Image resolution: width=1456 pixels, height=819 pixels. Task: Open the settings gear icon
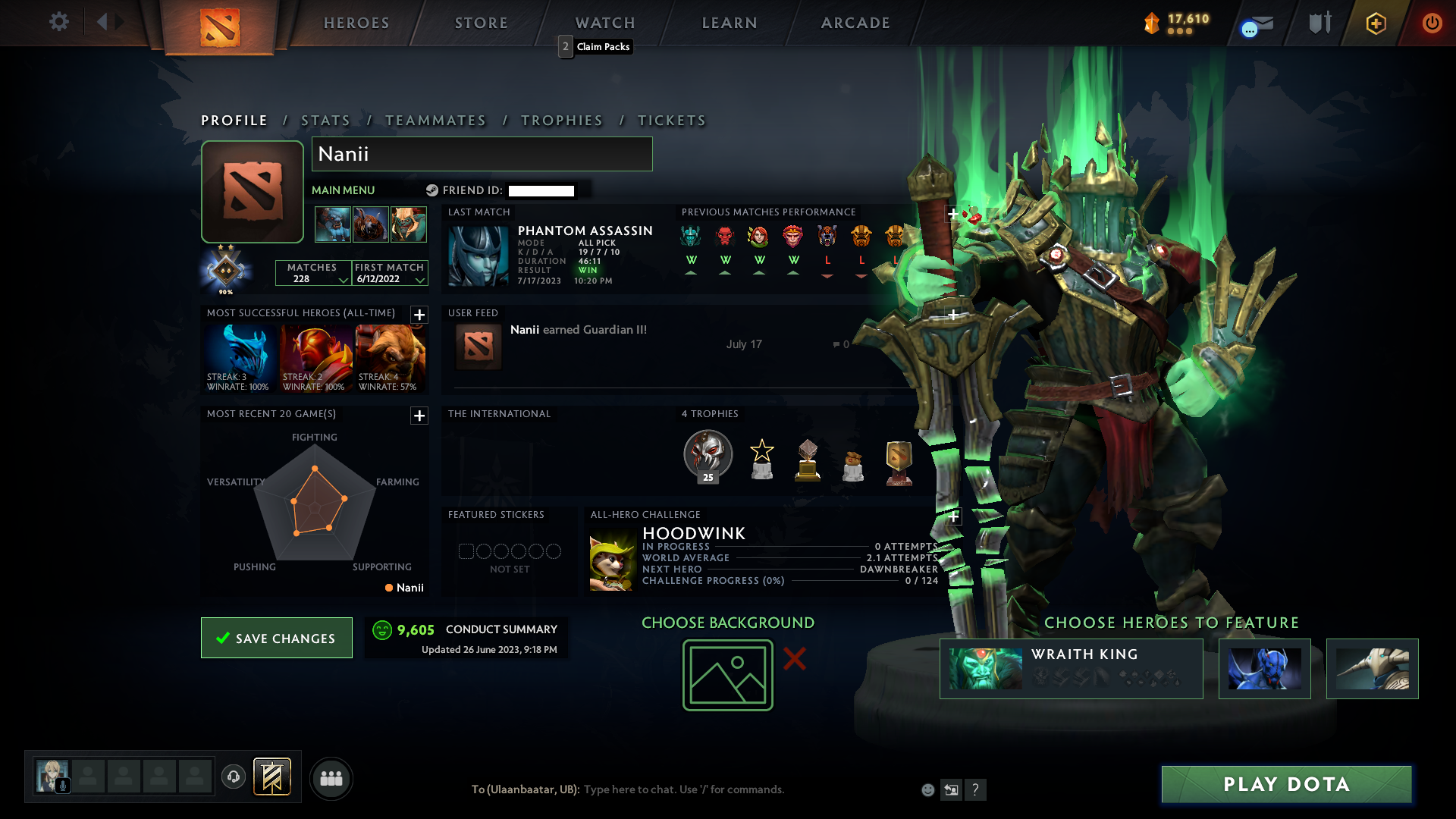pyautogui.click(x=59, y=22)
